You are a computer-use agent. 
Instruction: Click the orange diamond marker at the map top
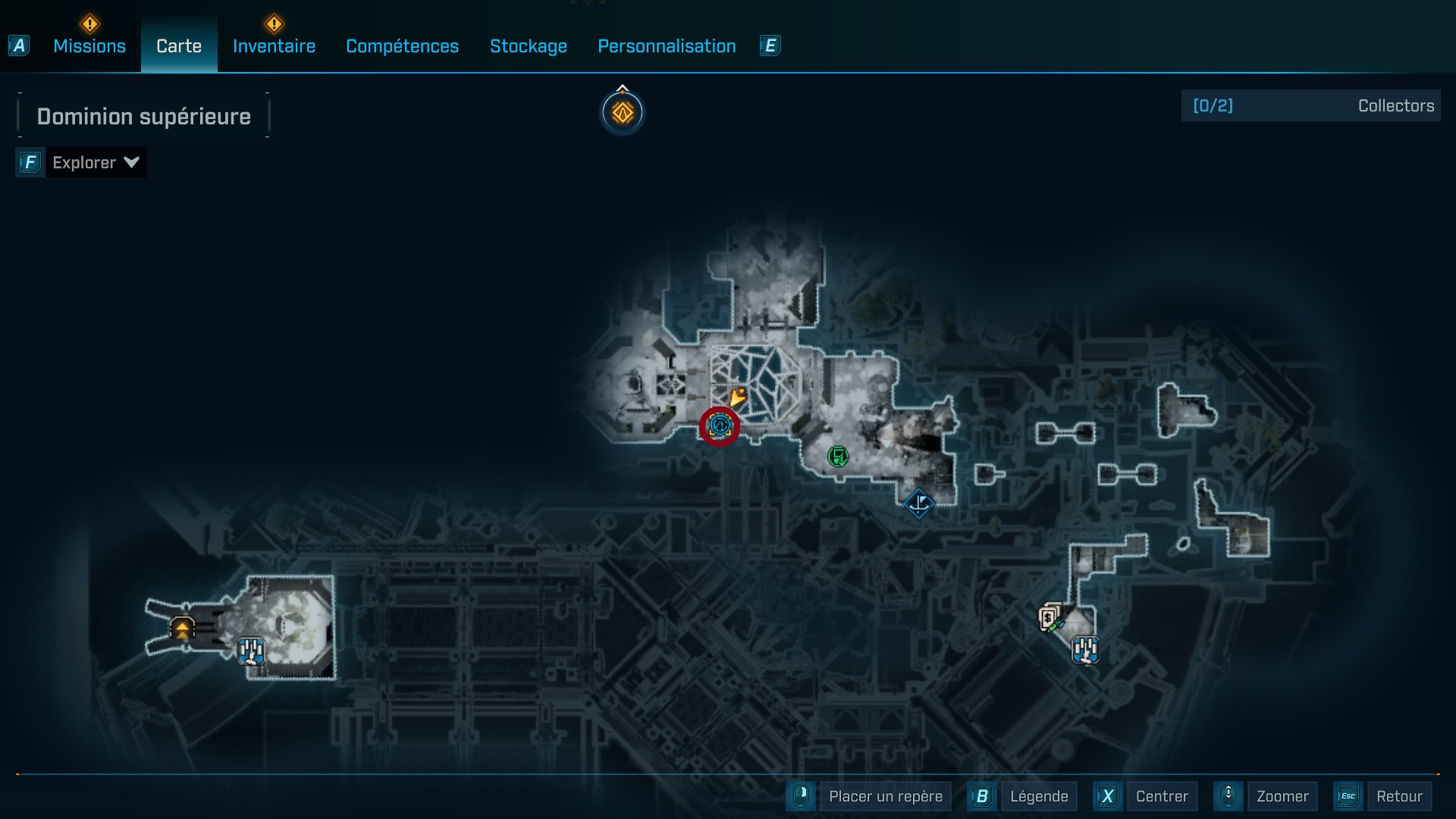(x=623, y=111)
